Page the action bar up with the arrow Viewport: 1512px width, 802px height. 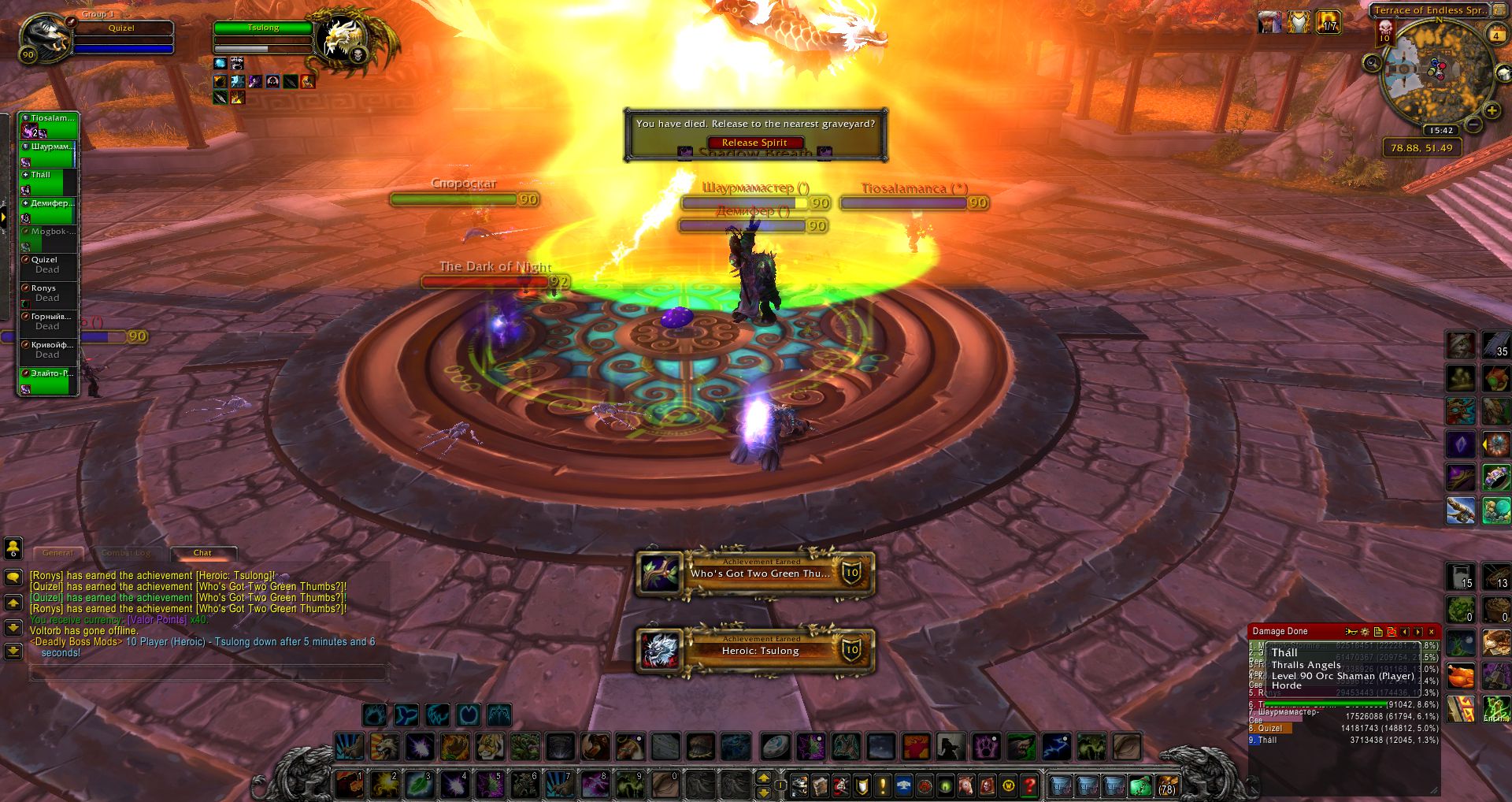click(763, 778)
